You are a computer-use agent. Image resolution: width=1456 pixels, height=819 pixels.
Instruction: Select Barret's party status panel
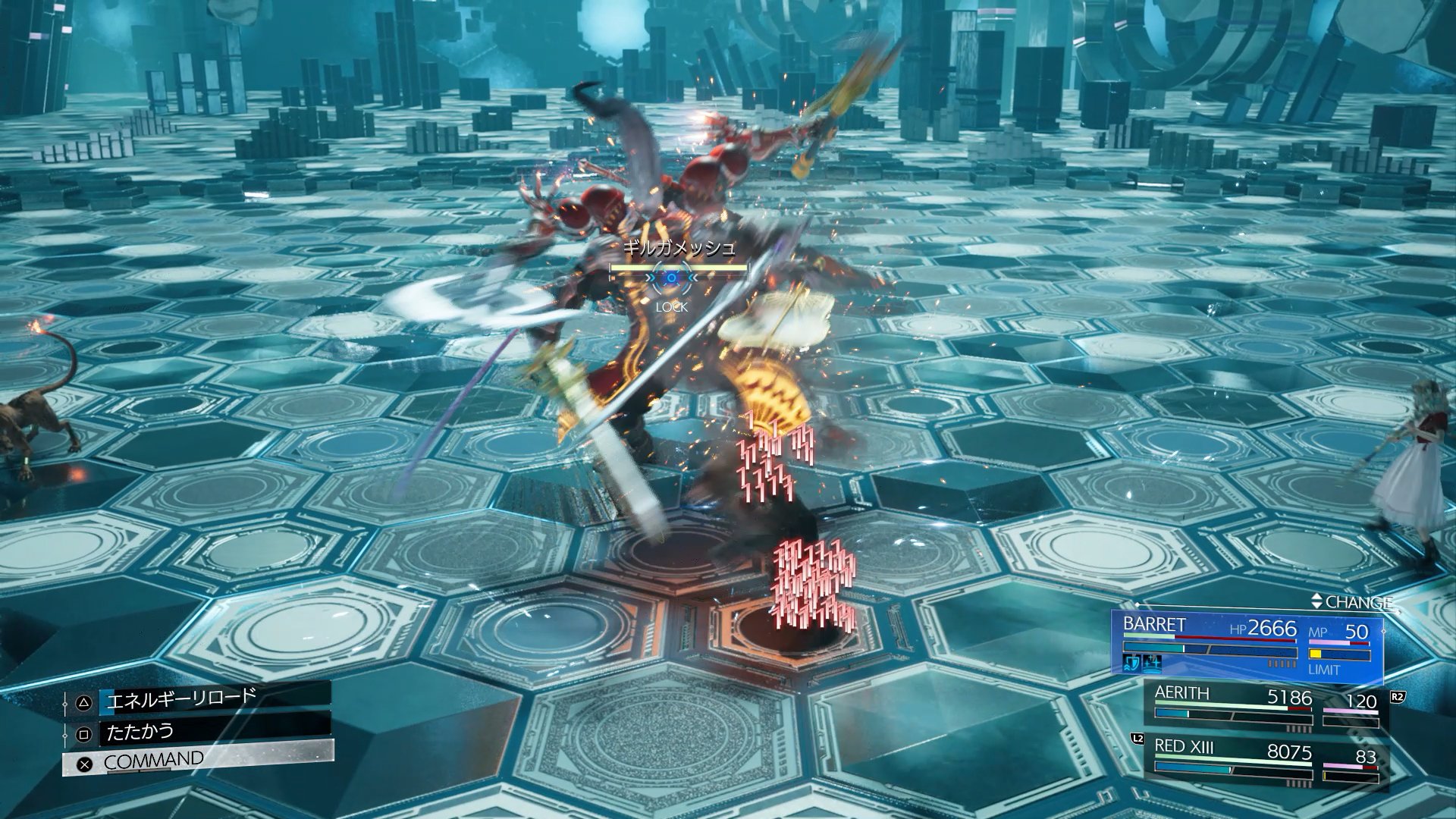coord(1247,645)
